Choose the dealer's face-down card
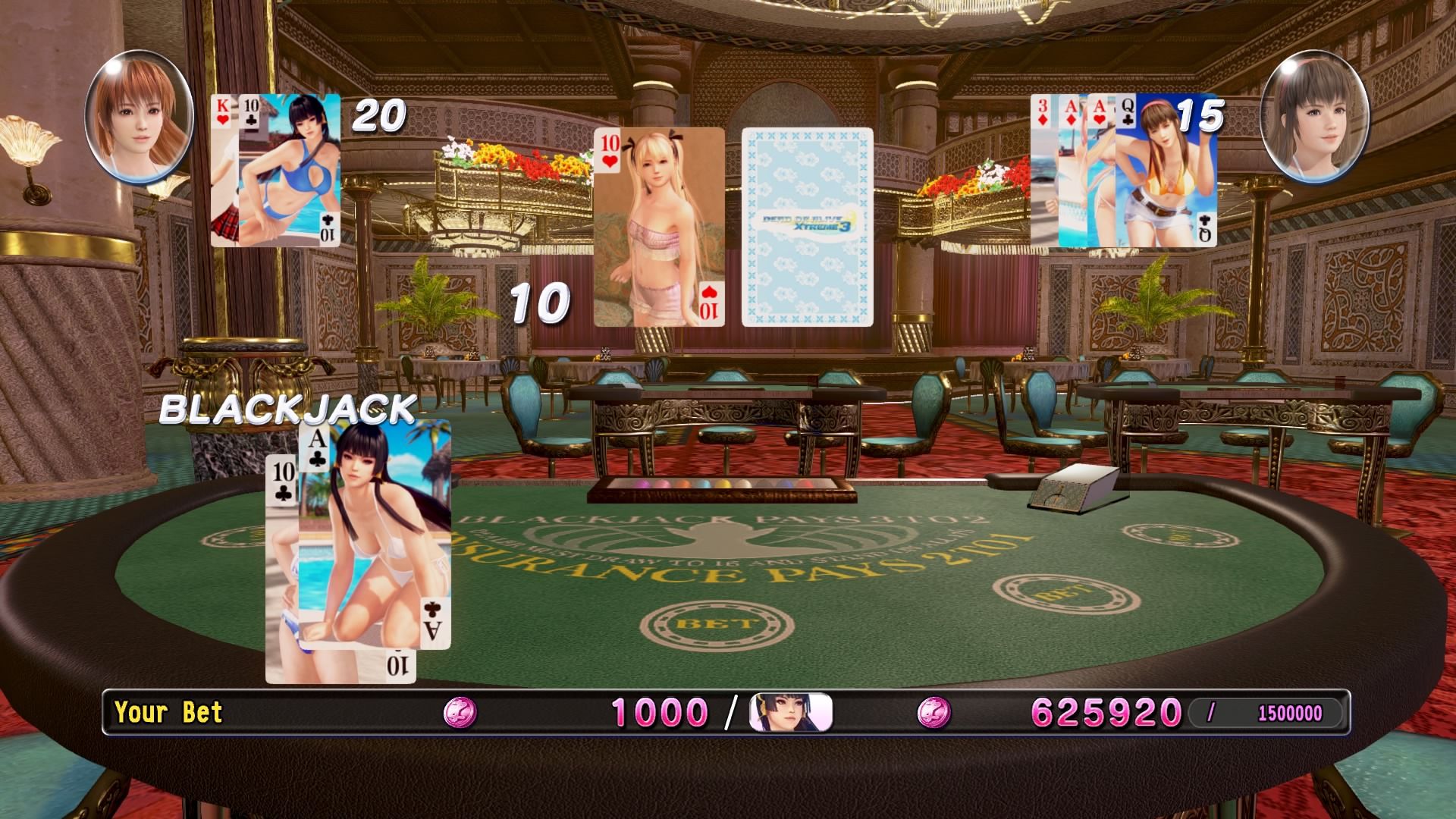Image resolution: width=1456 pixels, height=819 pixels. [807, 227]
